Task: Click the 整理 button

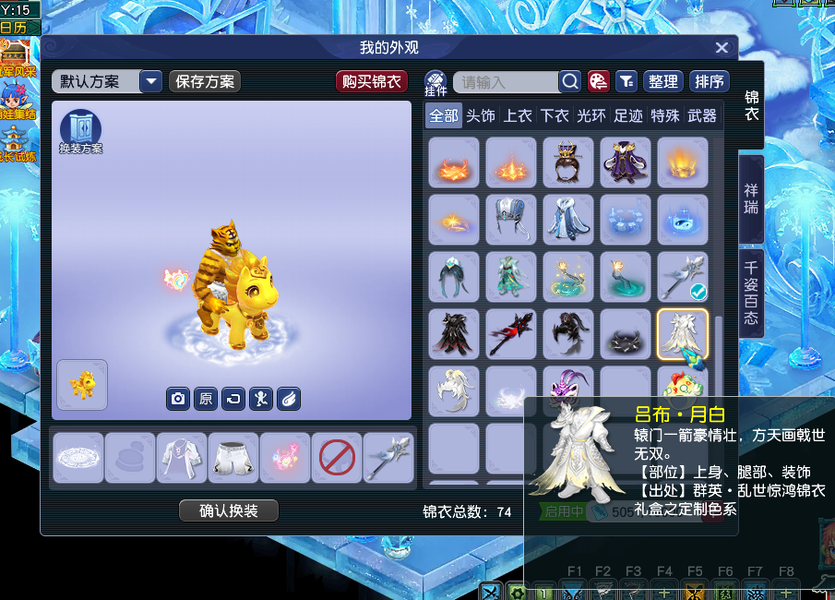Action: pos(663,82)
